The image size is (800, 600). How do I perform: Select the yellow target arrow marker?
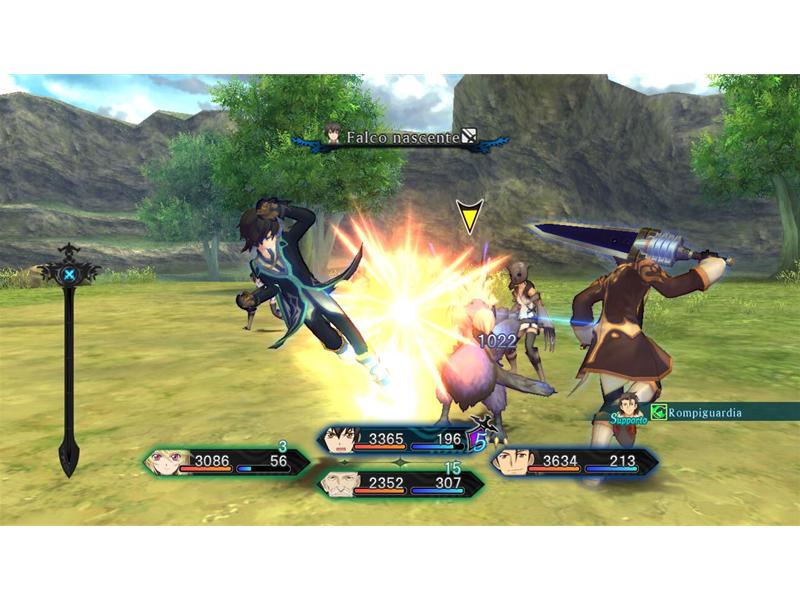468,216
